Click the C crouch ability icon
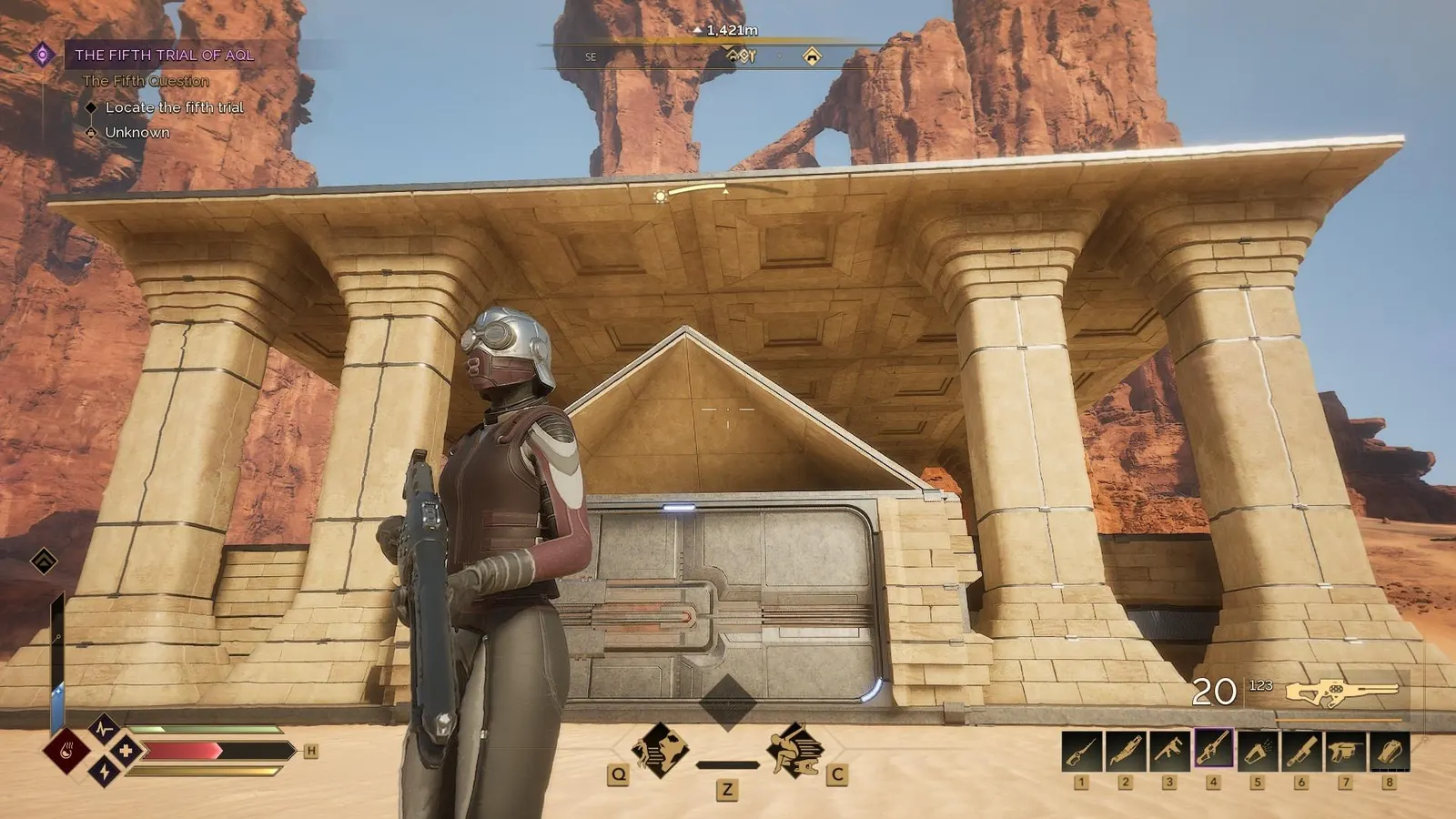This screenshot has height=819, width=1456. pyautogui.click(x=794, y=750)
